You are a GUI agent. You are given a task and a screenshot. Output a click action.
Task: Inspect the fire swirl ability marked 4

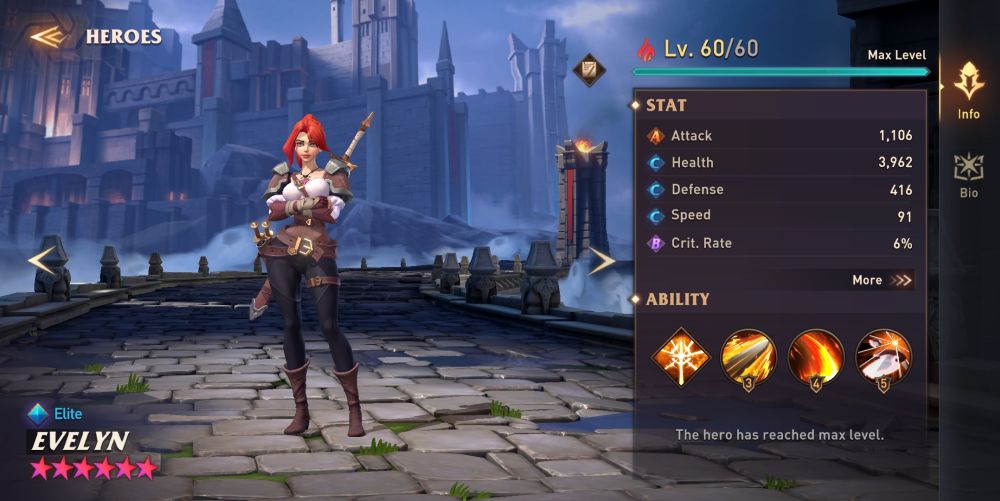click(x=815, y=356)
